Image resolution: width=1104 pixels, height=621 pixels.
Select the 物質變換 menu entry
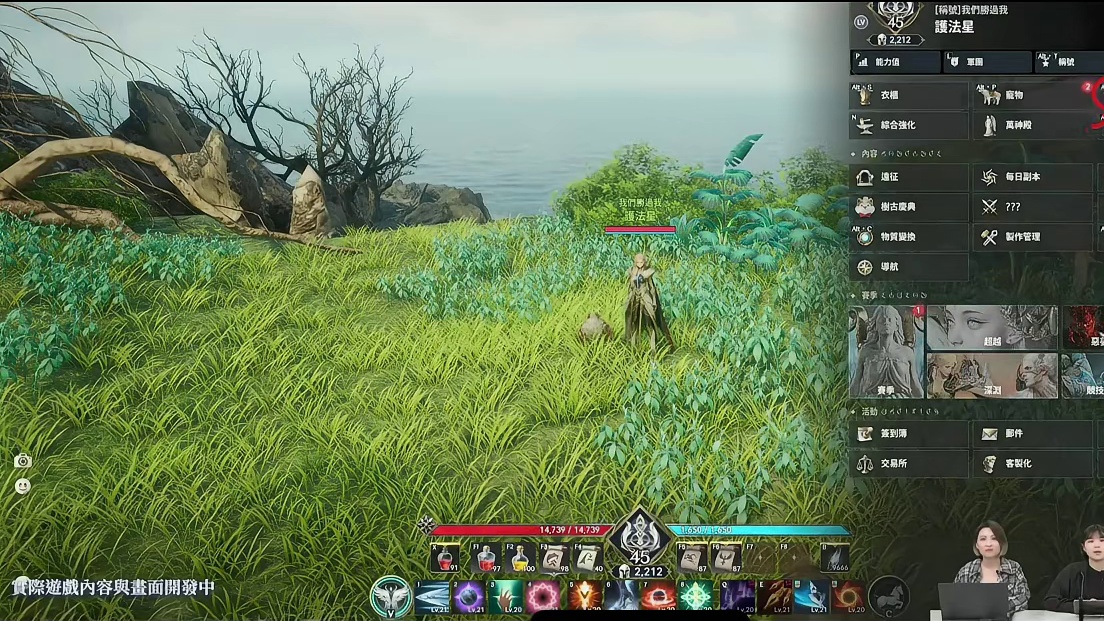click(909, 237)
